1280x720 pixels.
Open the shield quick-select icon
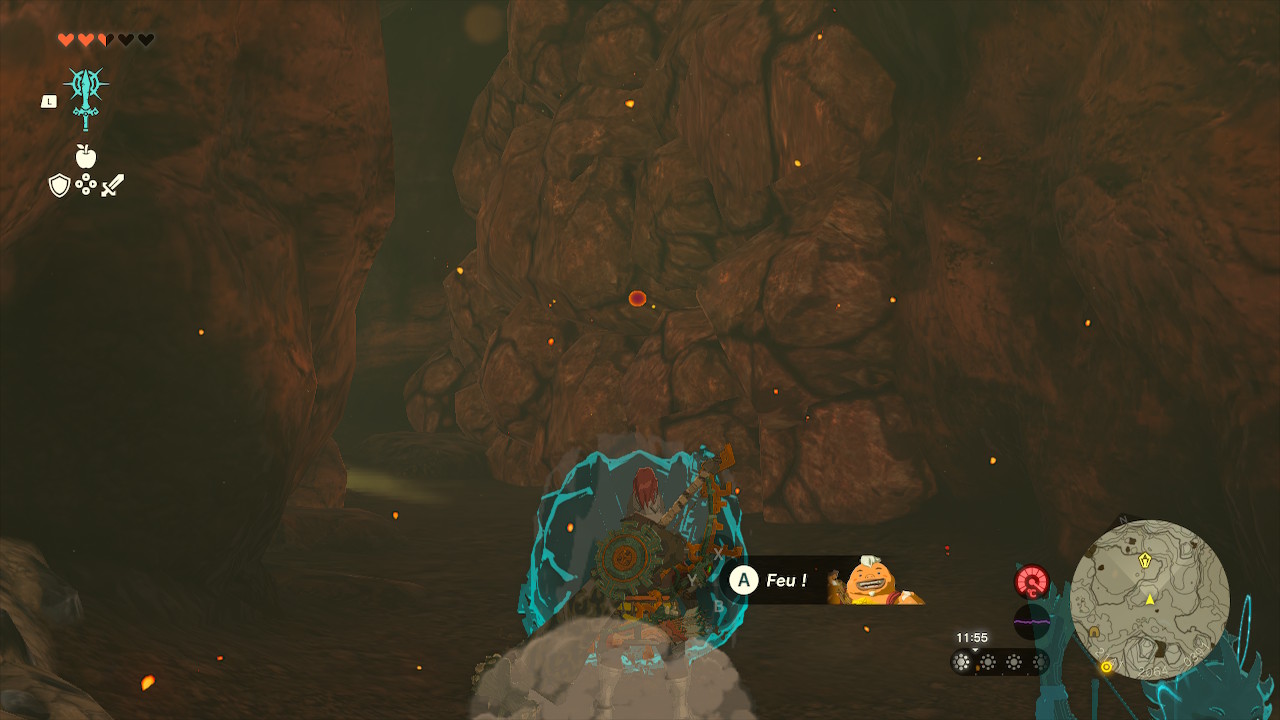tap(59, 185)
